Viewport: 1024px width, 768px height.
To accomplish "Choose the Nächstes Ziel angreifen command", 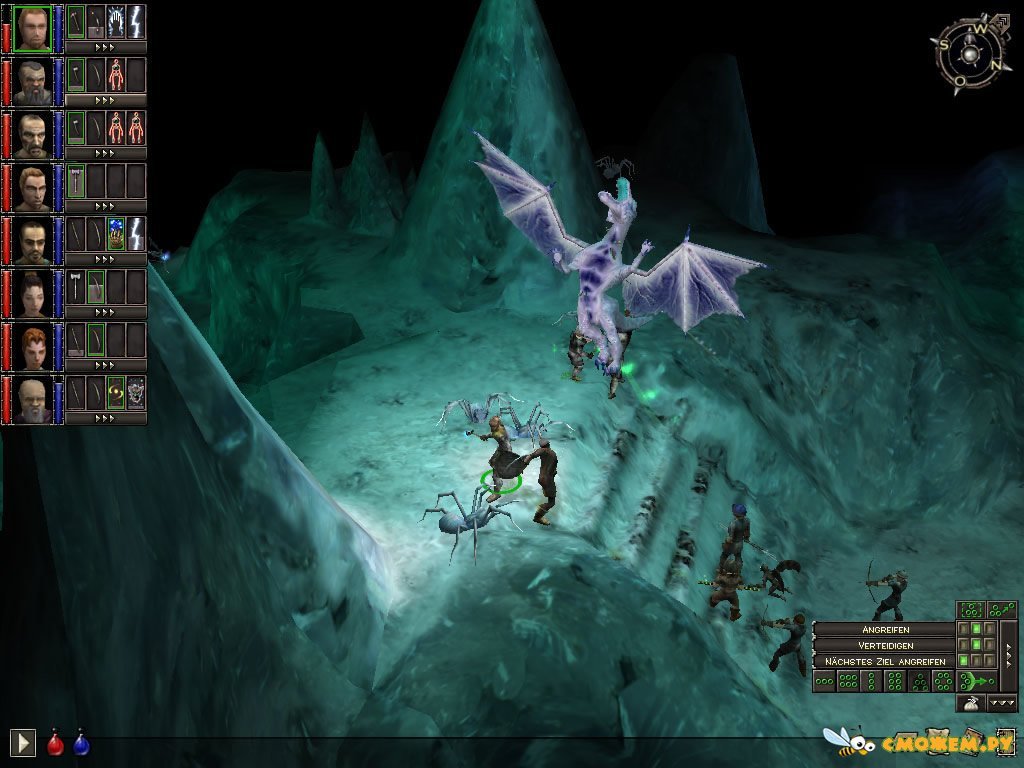I will click(883, 661).
